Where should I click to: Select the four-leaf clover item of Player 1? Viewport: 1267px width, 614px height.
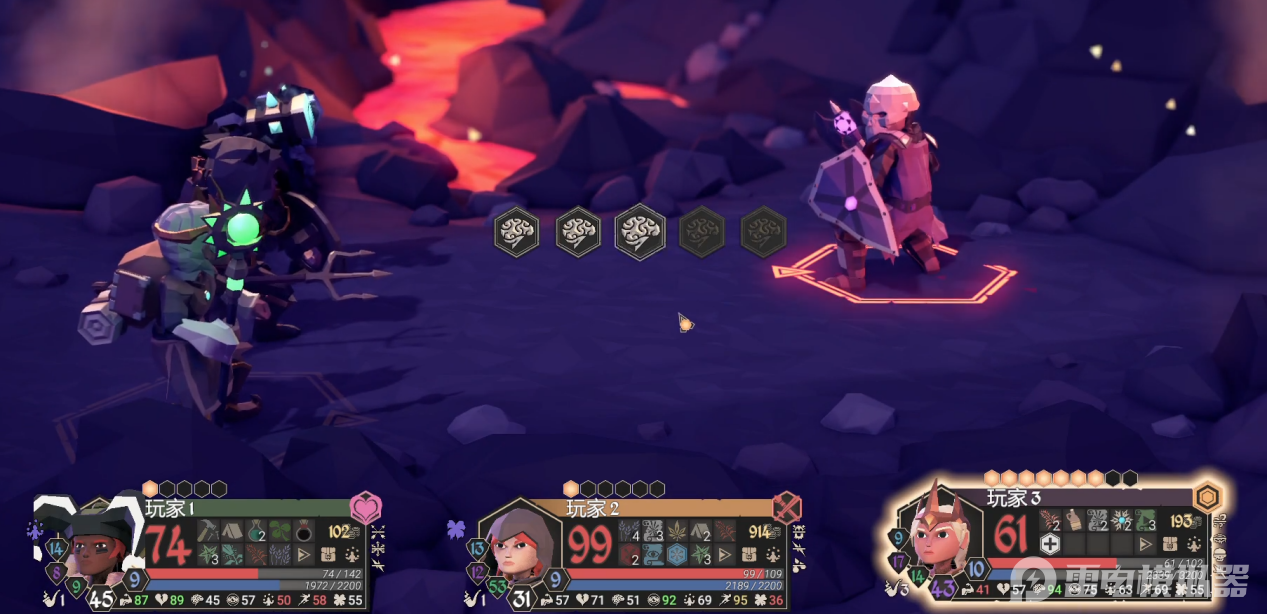(x=280, y=532)
